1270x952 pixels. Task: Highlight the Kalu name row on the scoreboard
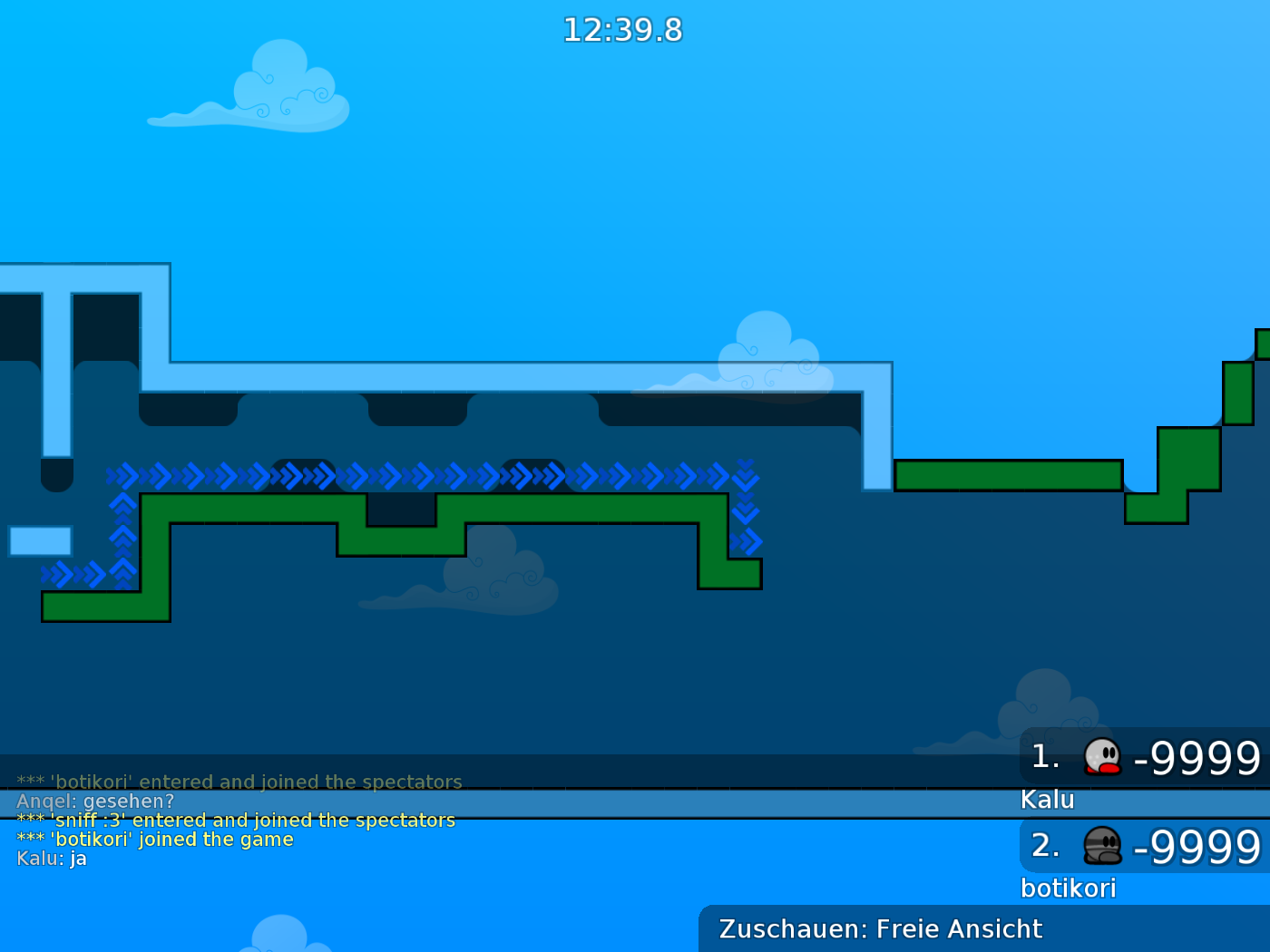[x=1049, y=800]
